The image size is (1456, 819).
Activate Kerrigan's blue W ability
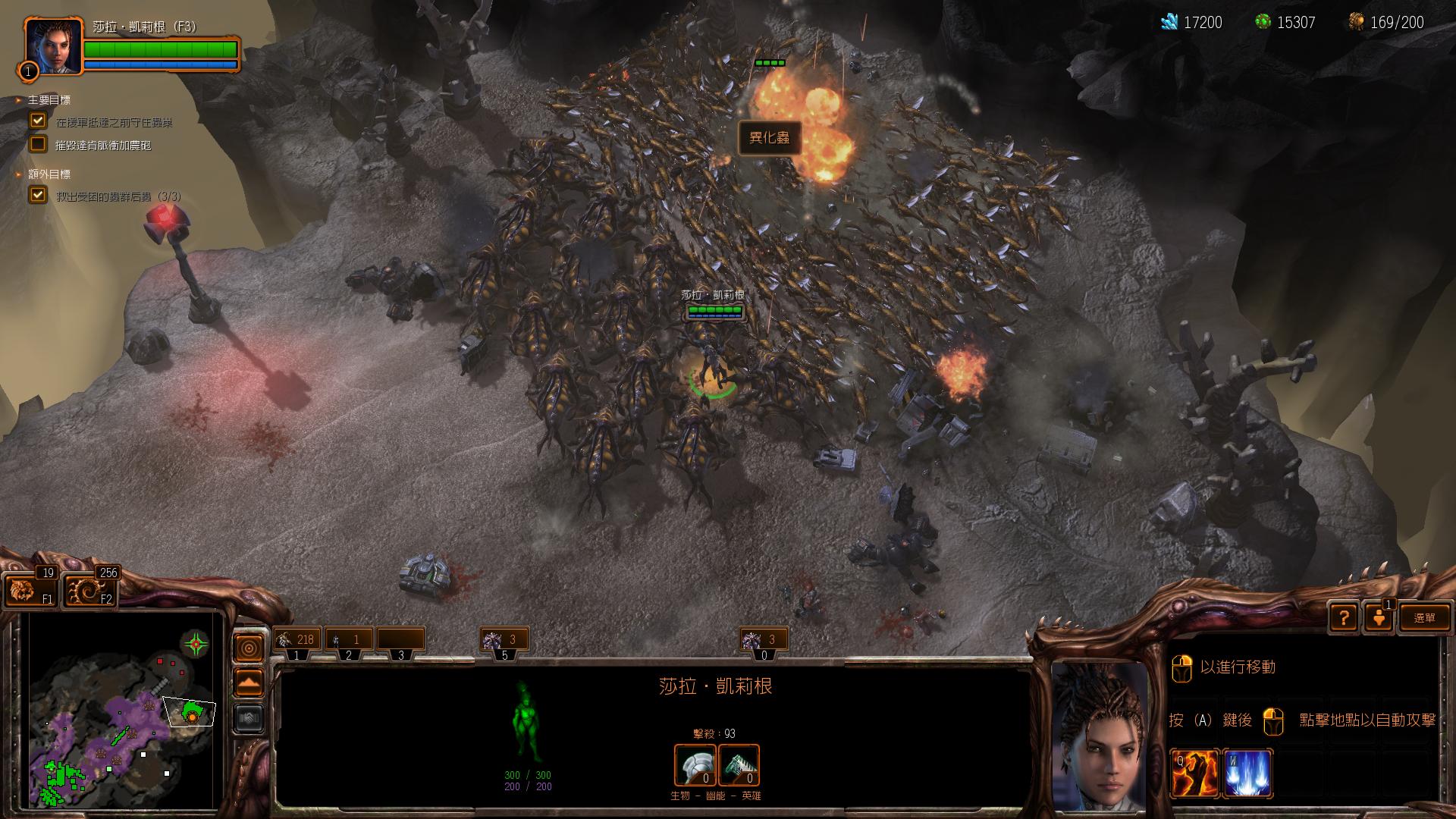coord(1247,773)
